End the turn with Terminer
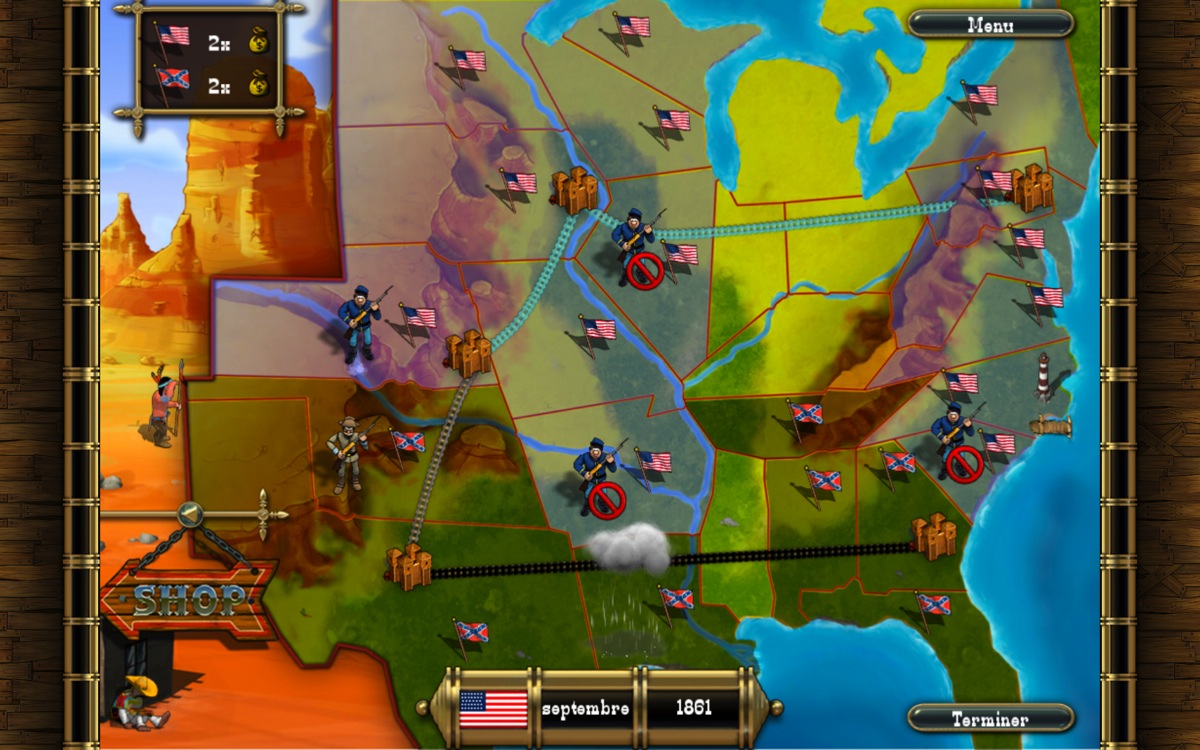 990,719
